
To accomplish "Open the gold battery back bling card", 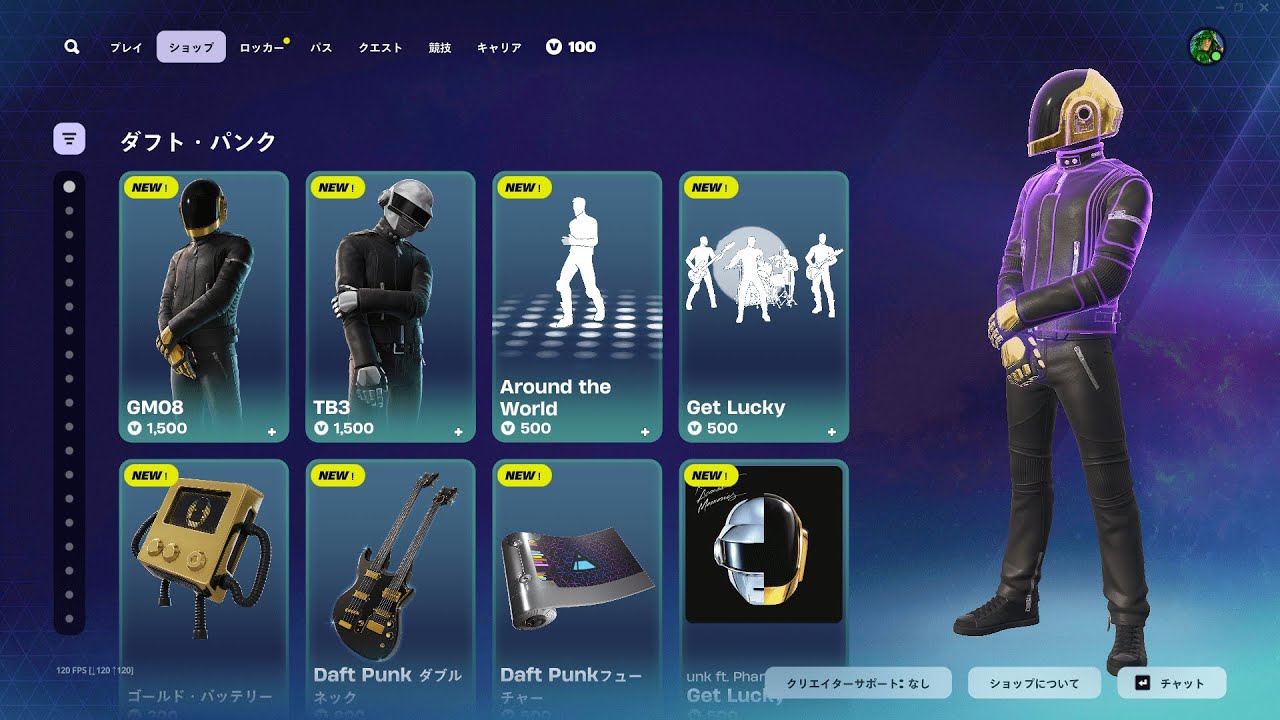I will (204, 580).
